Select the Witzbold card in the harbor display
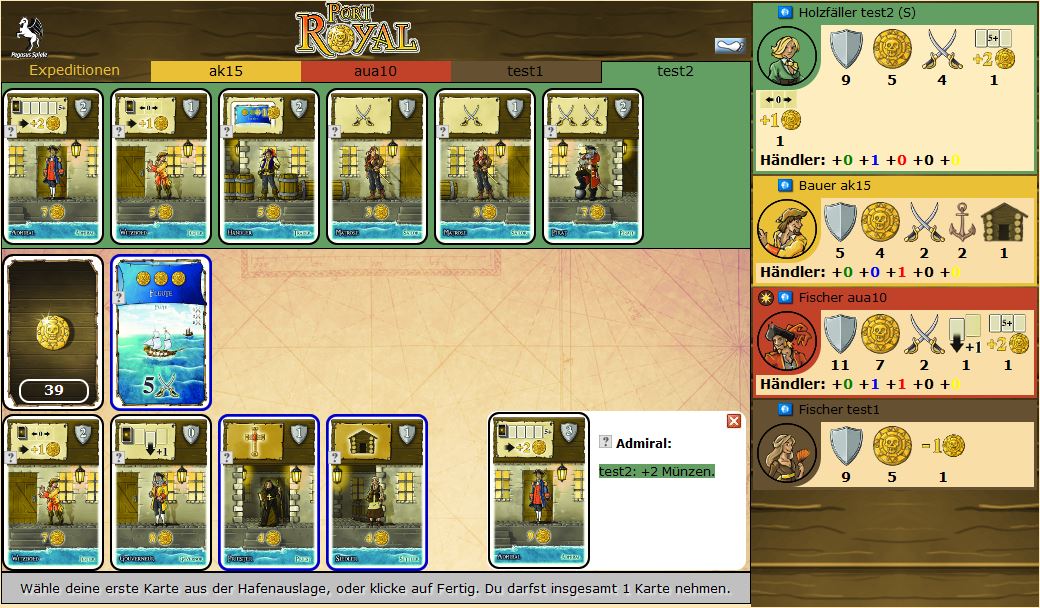The width and height of the screenshot is (1040, 608). click(53, 491)
